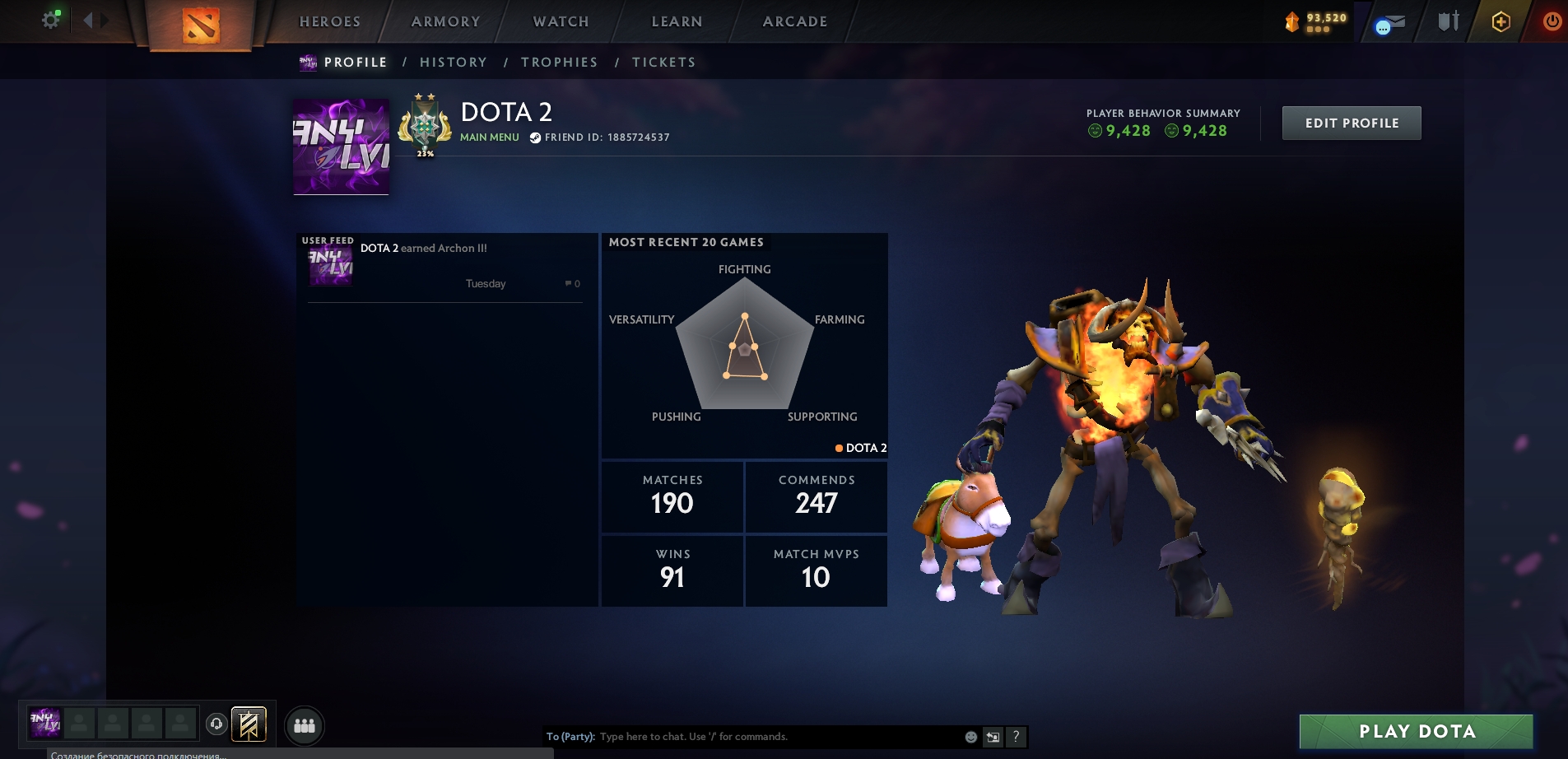This screenshot has height=759, width=1568.
Task: Open the shards balance display
Action: pyautogui.click(x=1316, y=21)
